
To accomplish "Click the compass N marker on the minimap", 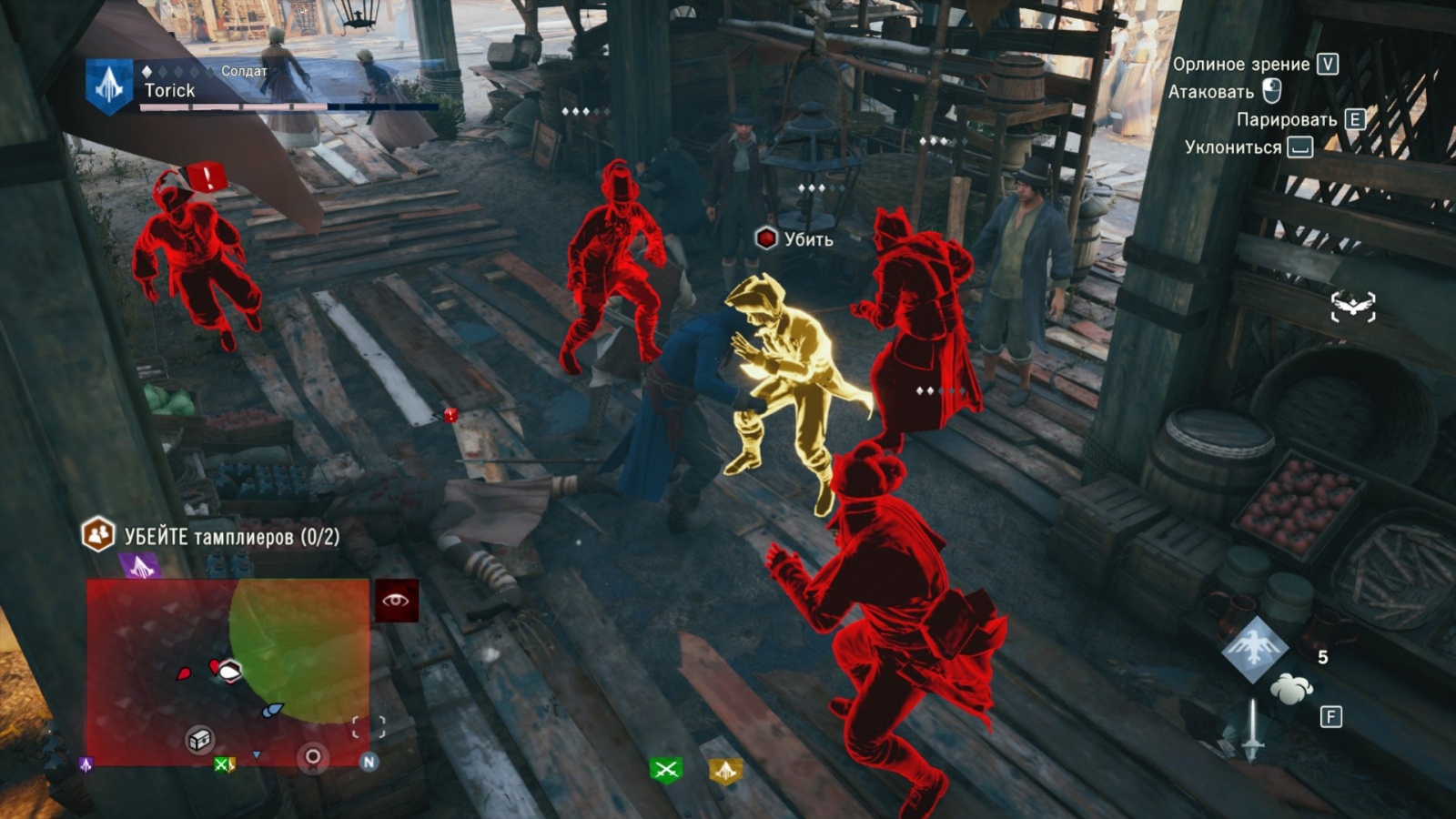I will click(369, 763).
